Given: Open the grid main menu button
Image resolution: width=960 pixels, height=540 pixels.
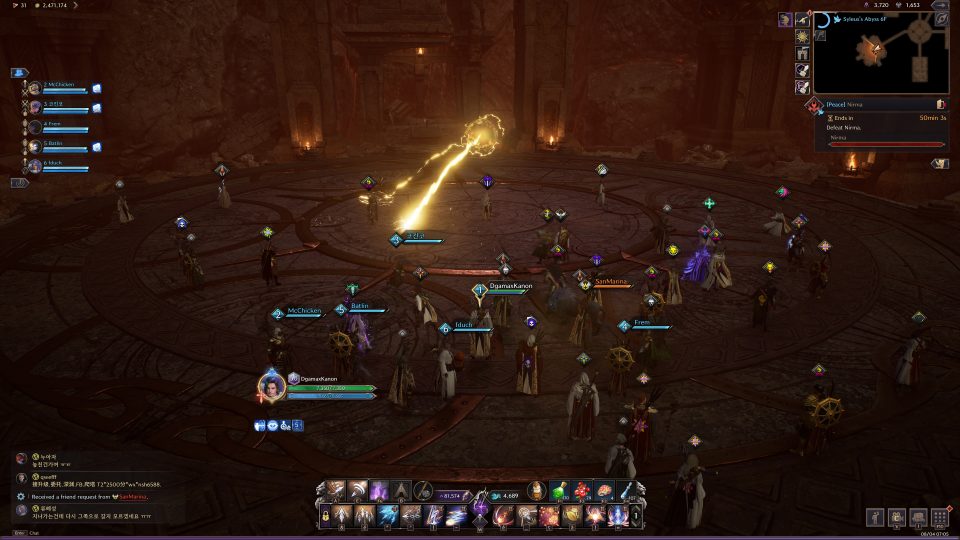Looking at the screenshot, I should [x=939, y=517].
